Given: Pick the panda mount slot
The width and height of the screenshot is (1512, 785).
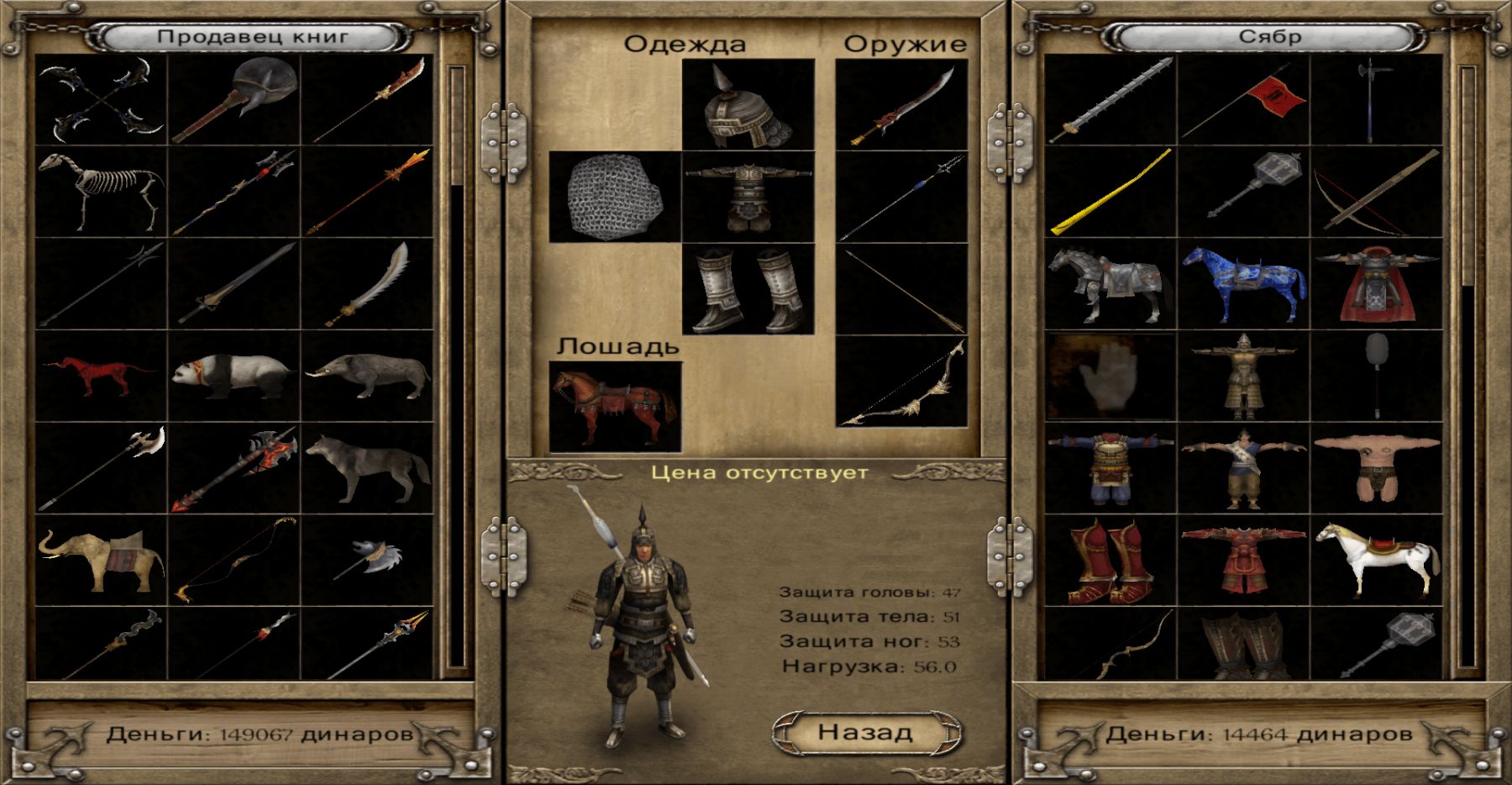Looking at the screenshot, I should [234, 377].
